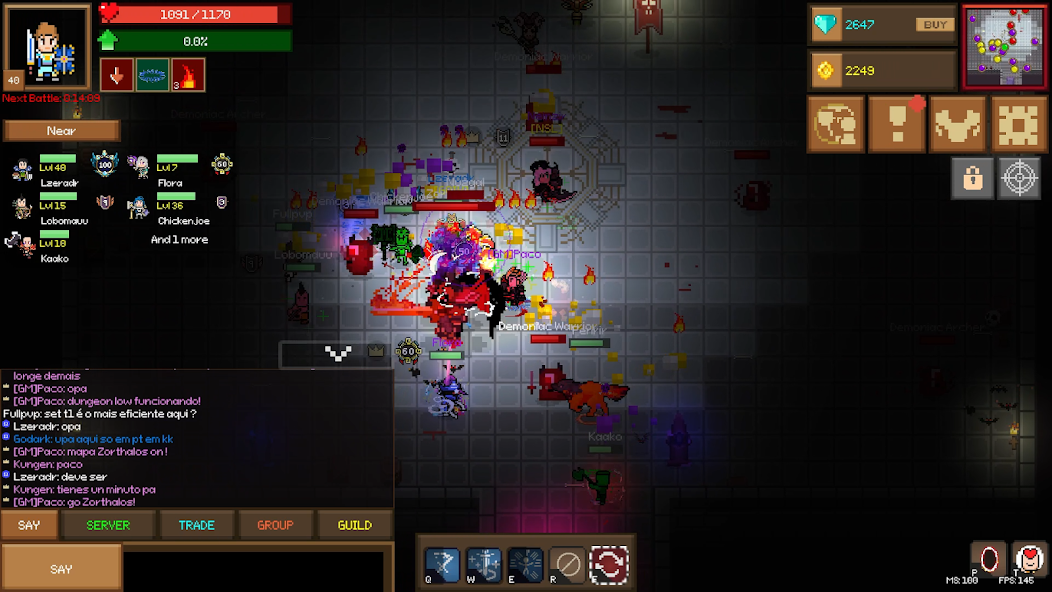The width and height of the screenshot is (1052, 592).
Task: Focus the chat message input box
Action: (257, 570)
